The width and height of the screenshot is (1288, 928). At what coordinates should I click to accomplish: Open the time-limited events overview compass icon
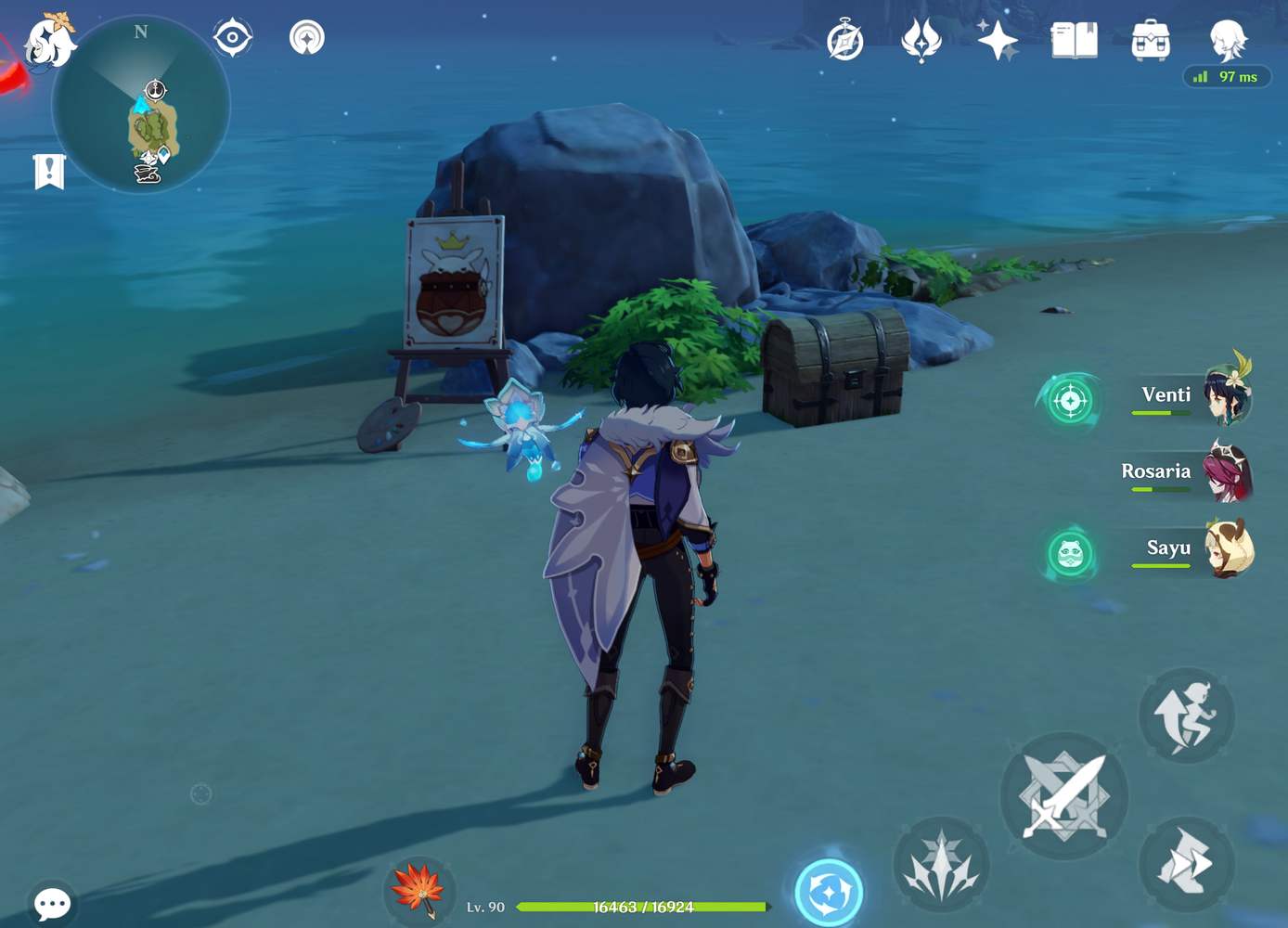[x=844, y=40]
